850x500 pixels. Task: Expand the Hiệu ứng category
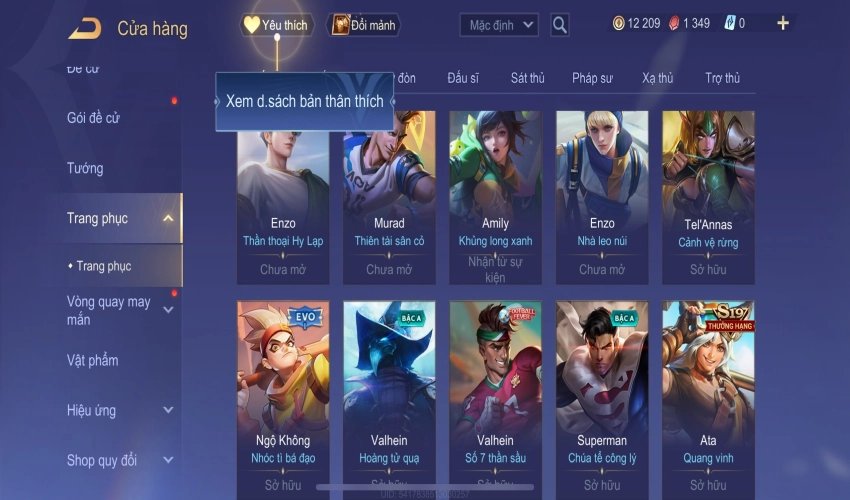click(168, 410)
